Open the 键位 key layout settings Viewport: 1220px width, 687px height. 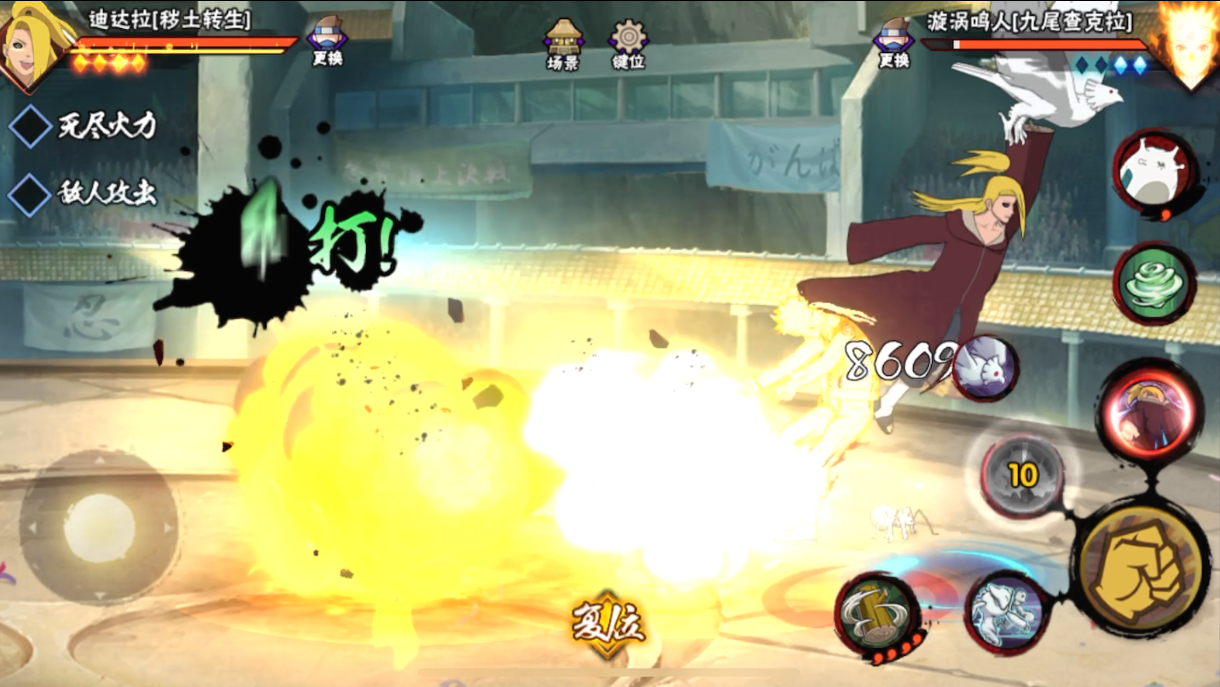click(x=628, y=44)
